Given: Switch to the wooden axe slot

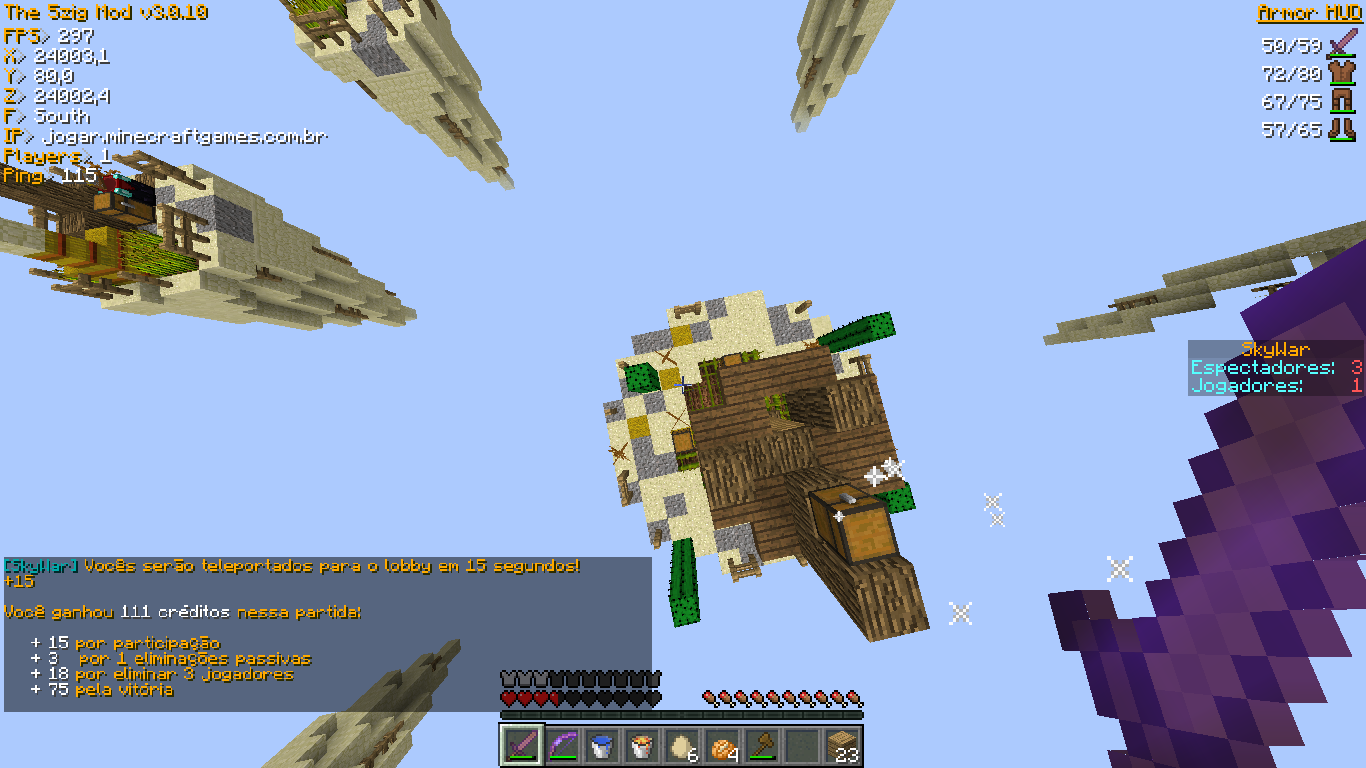Looking at the screenshot, I should (762, 746).
